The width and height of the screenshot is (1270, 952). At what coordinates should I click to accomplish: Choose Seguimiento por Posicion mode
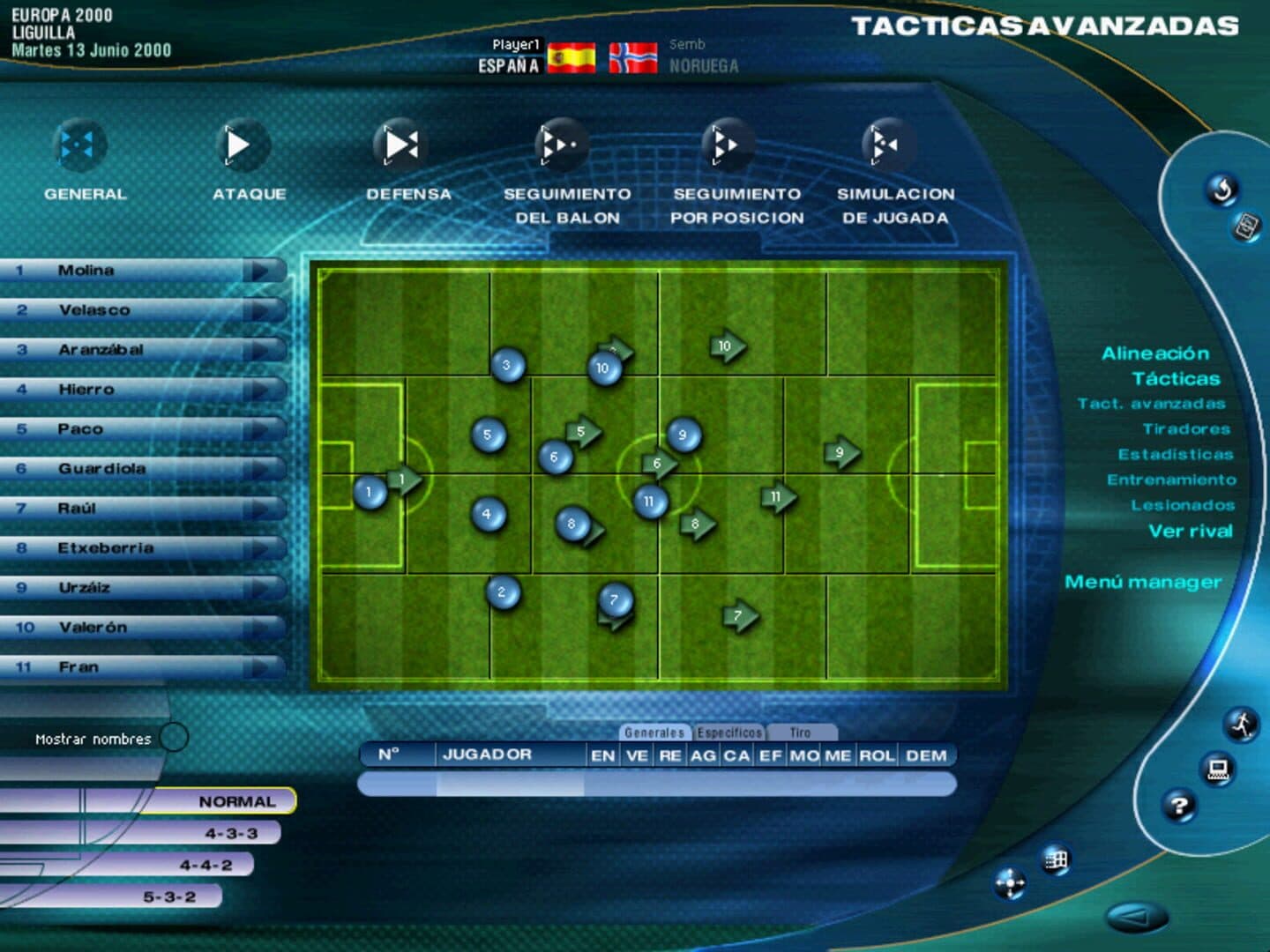pos(728,145)
